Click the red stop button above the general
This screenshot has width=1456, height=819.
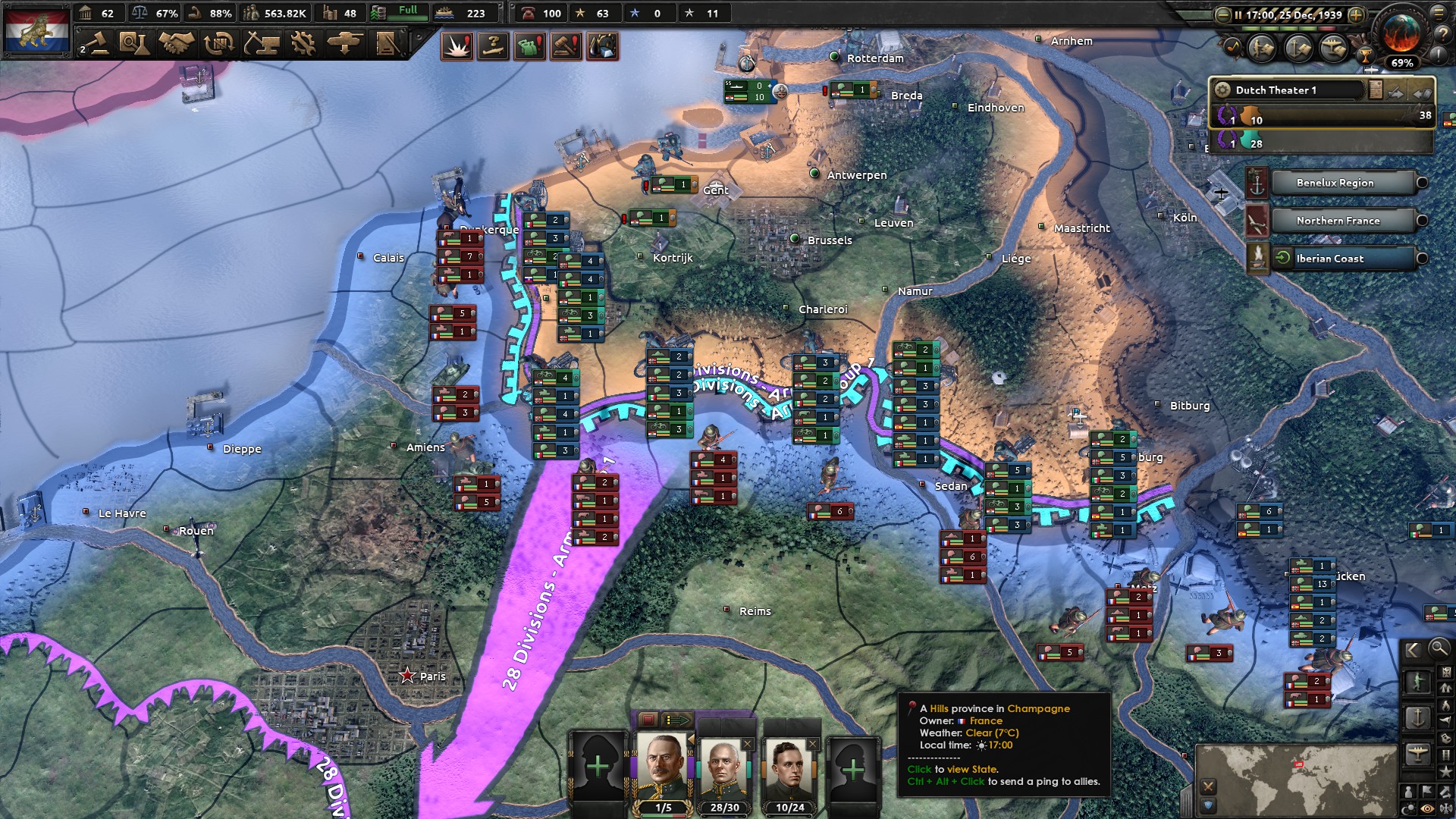[648, 720]
